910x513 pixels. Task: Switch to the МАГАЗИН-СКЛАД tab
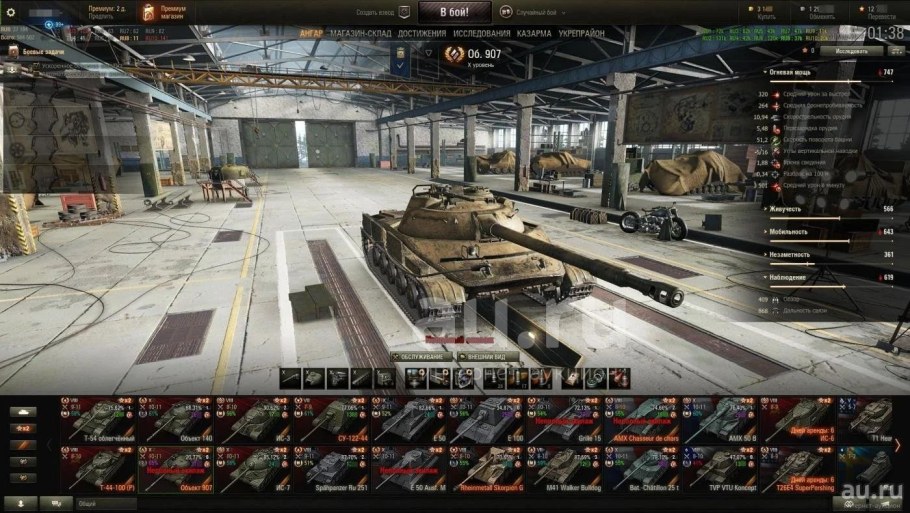(359, 33)
